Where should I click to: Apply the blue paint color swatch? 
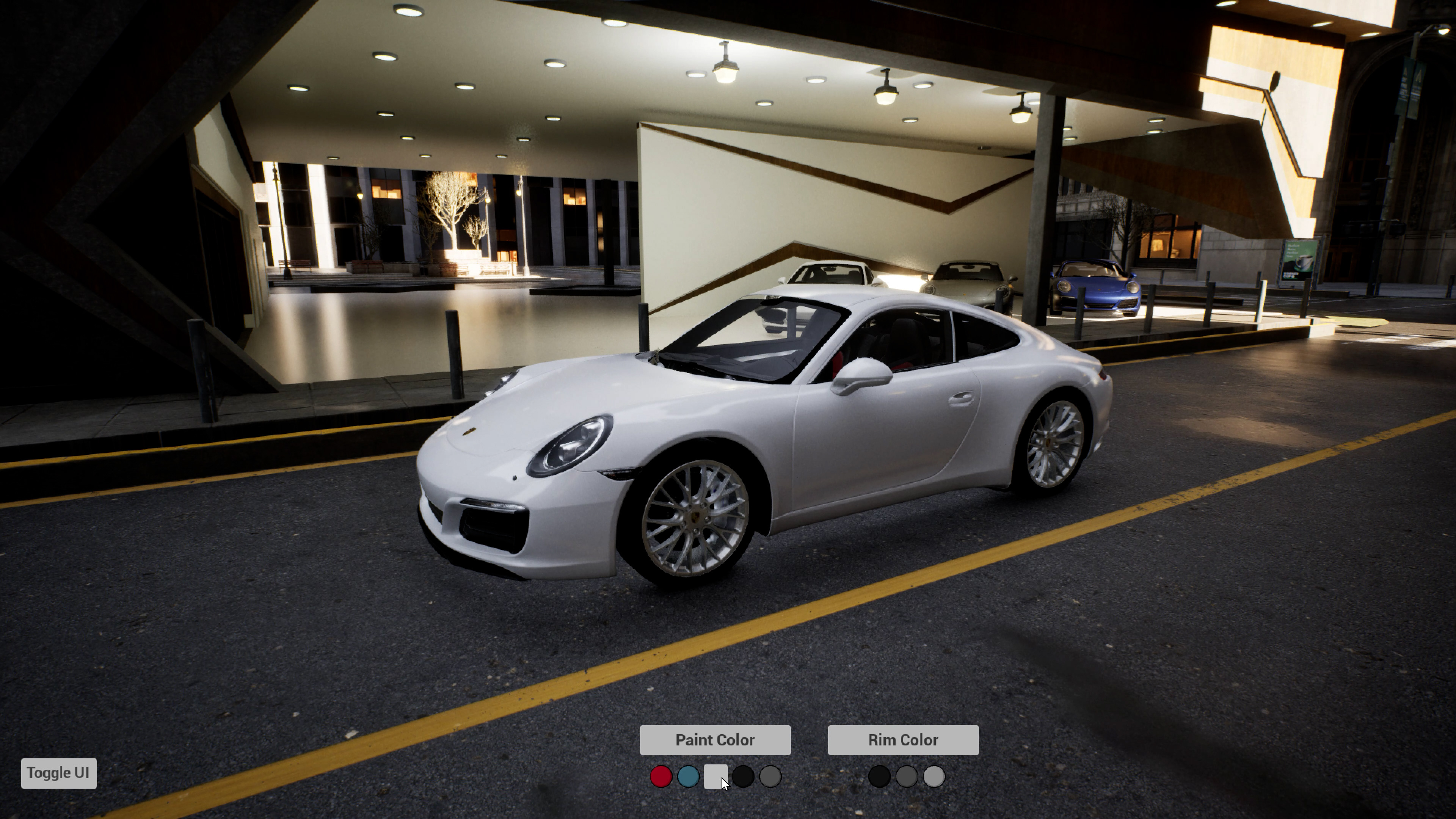click(x=688, y=777)
